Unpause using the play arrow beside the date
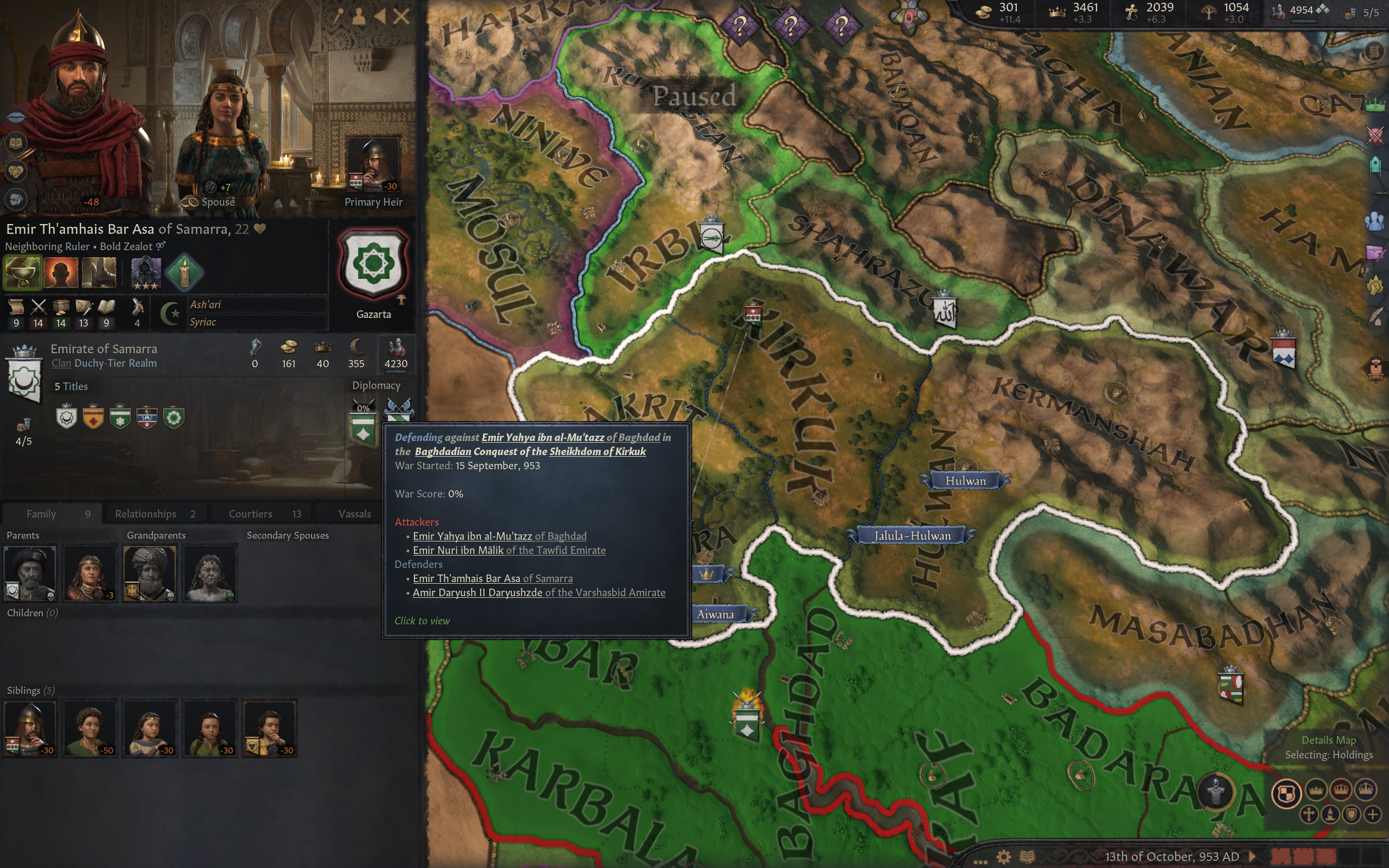1389x868 pixels. point(1252,857)
